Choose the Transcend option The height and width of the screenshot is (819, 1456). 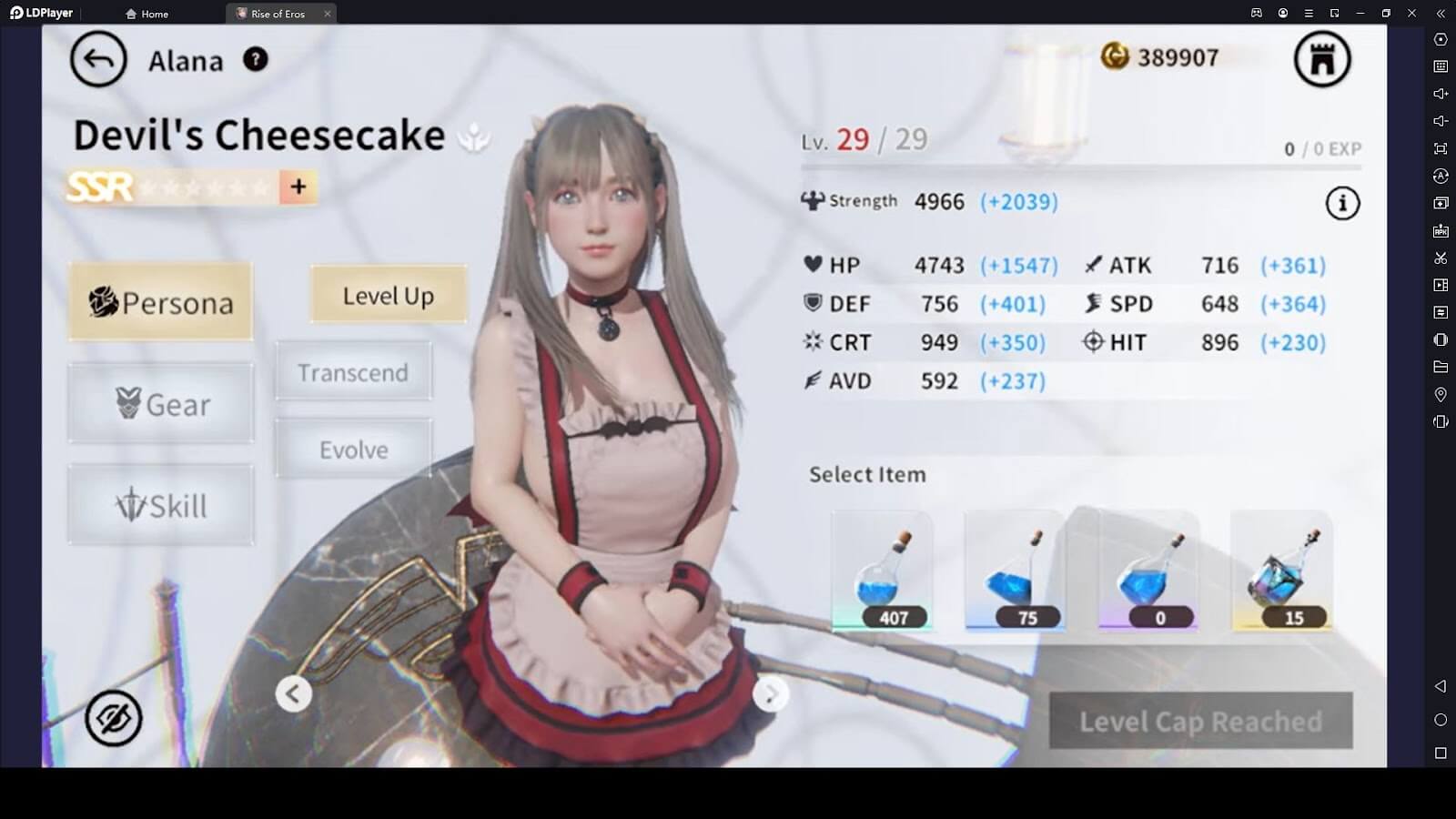click(353, 372)
